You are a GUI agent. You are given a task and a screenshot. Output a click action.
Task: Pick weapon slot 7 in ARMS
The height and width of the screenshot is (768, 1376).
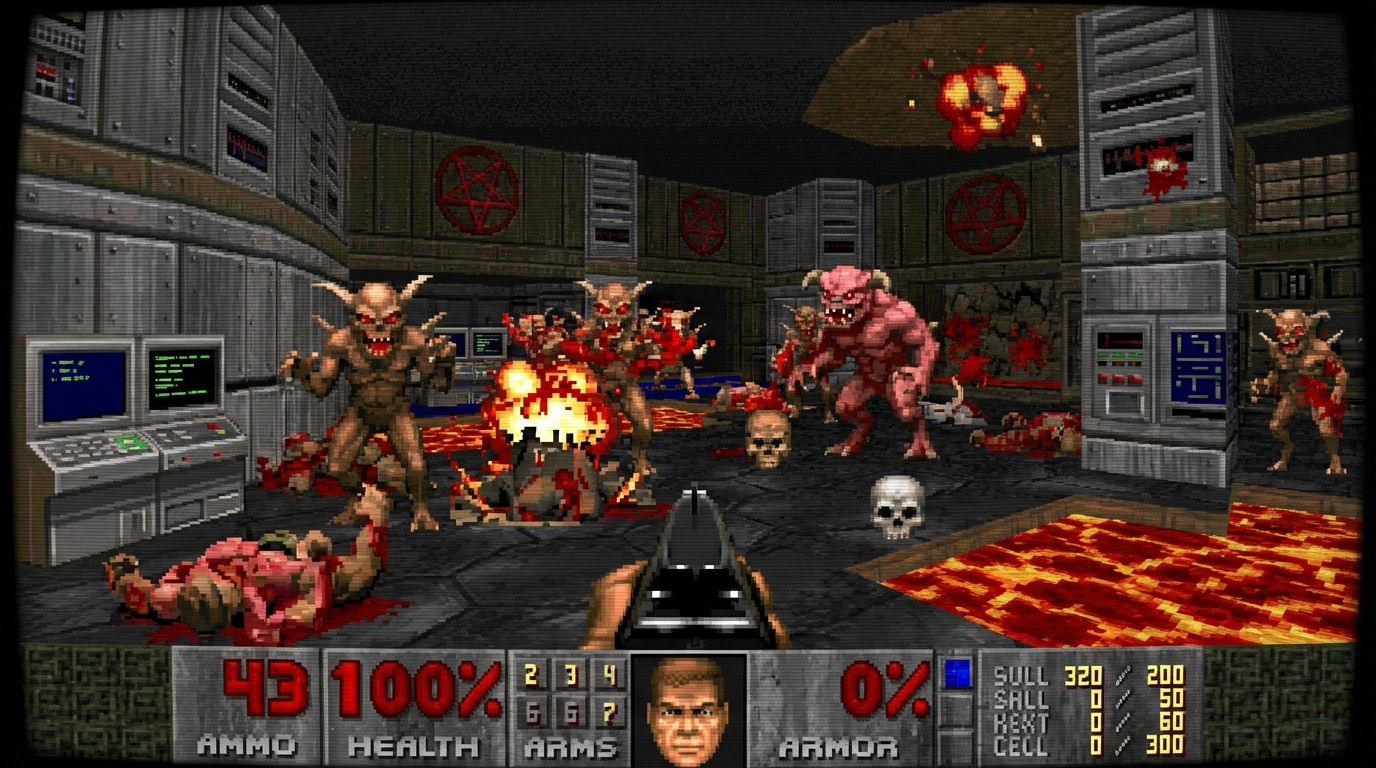point(610,714)
